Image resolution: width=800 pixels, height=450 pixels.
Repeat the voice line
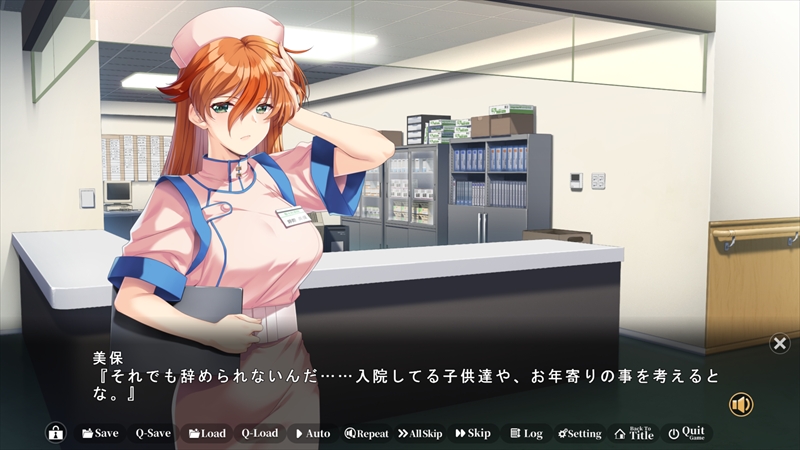366,433
